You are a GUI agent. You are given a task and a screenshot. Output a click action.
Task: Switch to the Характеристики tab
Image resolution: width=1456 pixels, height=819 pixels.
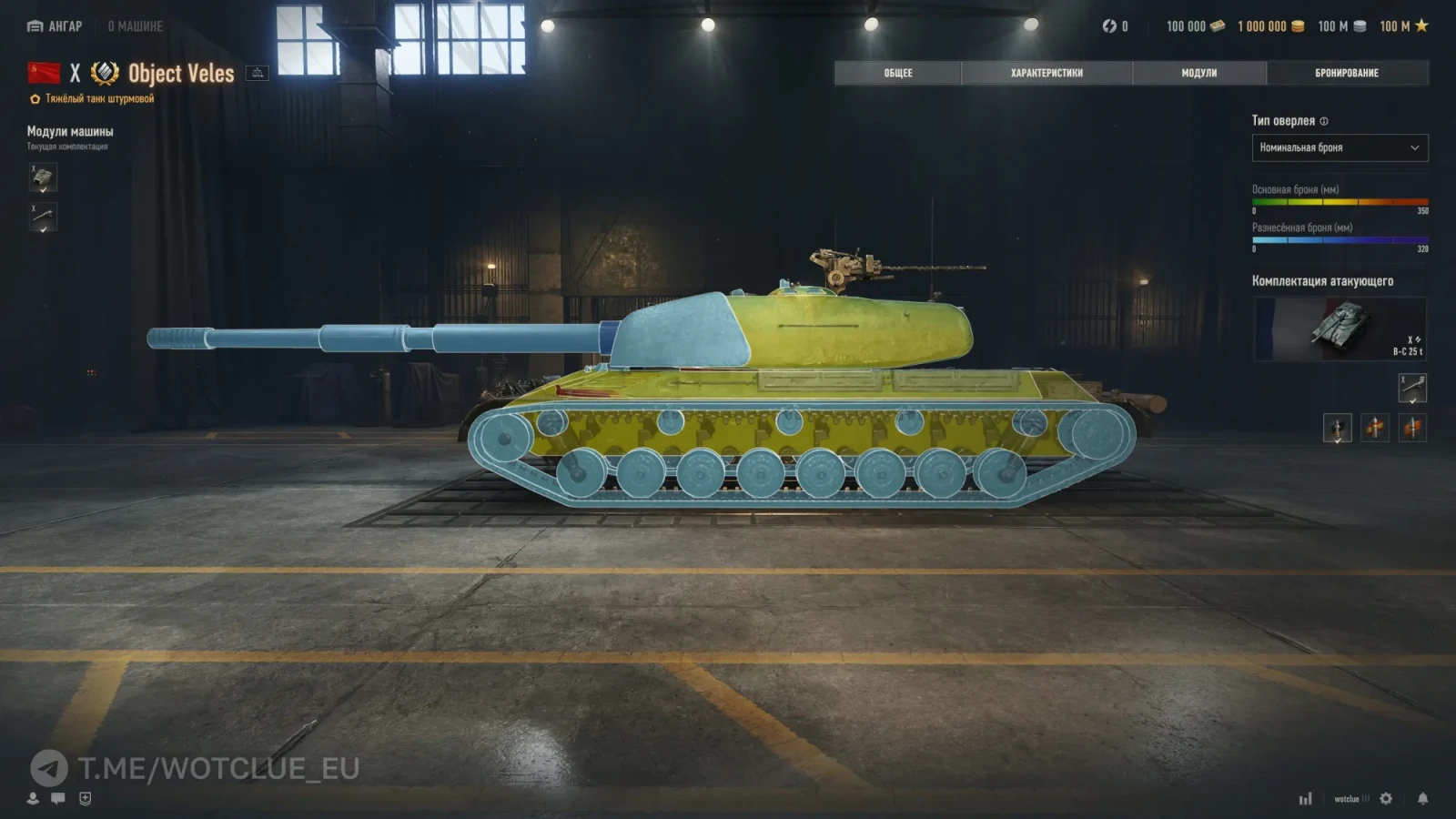1046,73
